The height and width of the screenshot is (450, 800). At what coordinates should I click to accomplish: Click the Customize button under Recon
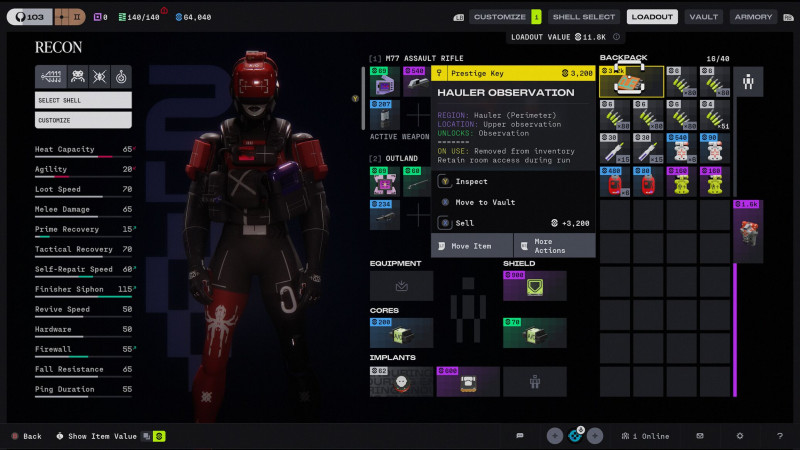[83, 120]
